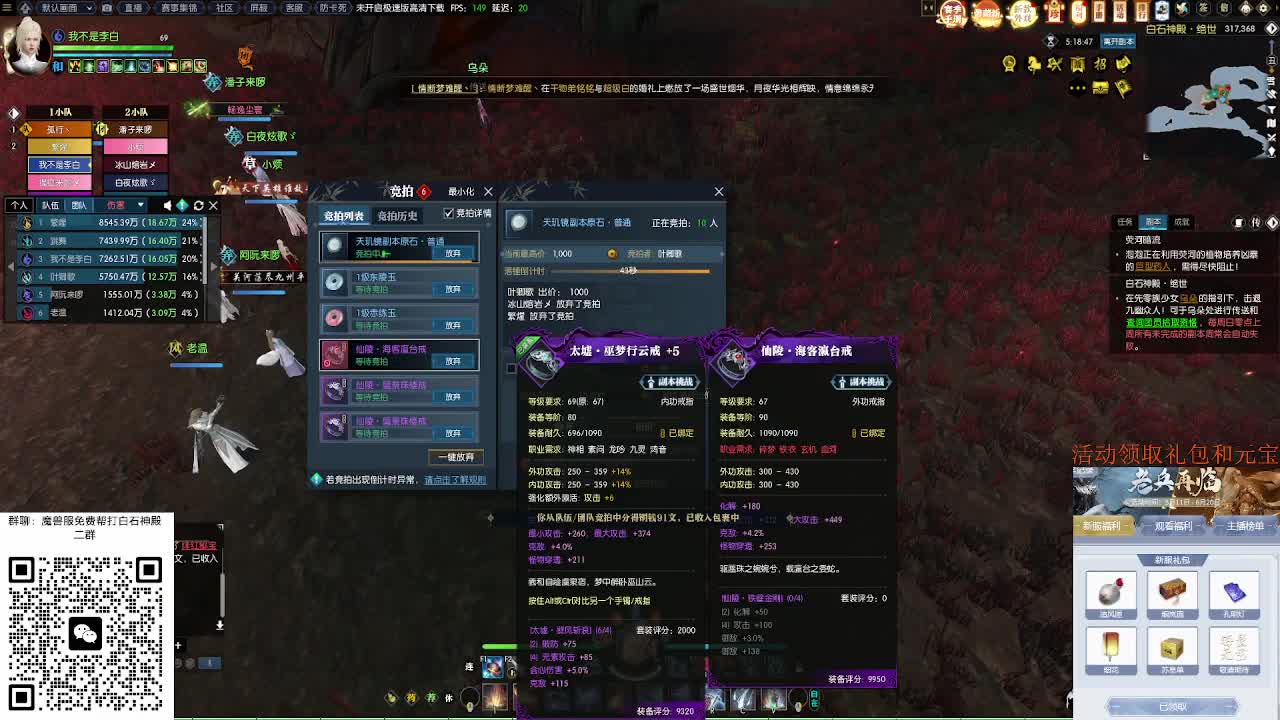
Task: Mute the speaker icon on the damage meter panel
Action: (x=167, y=206)
